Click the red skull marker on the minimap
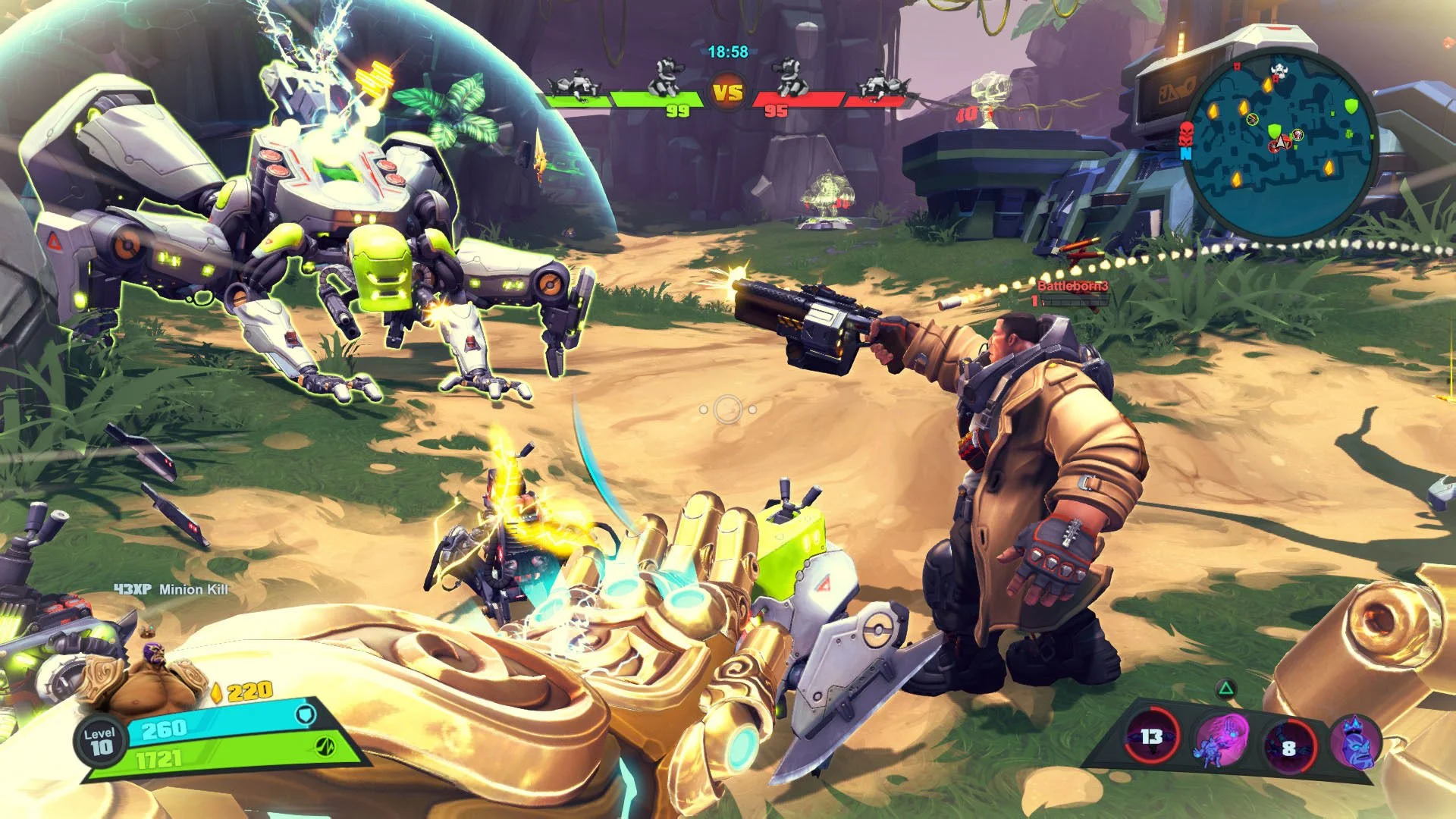The height and width of the screenshot is (819, 1456). [1186, 134]
